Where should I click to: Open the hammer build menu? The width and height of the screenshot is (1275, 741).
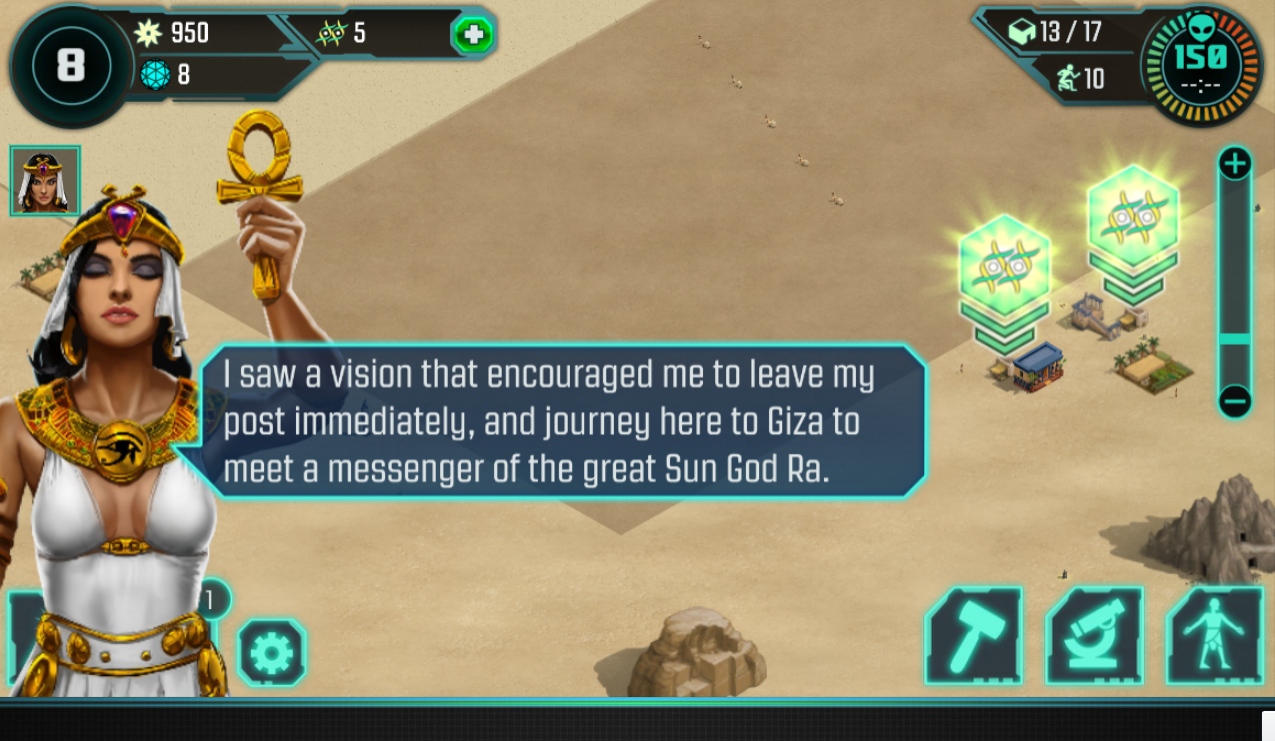click(x=973, y=636)
